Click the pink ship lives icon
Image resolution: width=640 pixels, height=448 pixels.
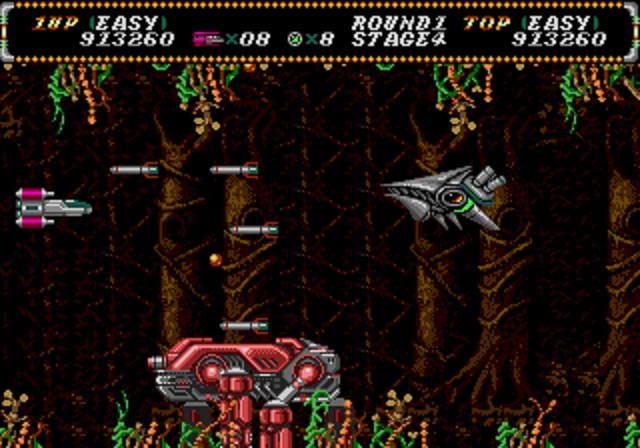(207, 40)
